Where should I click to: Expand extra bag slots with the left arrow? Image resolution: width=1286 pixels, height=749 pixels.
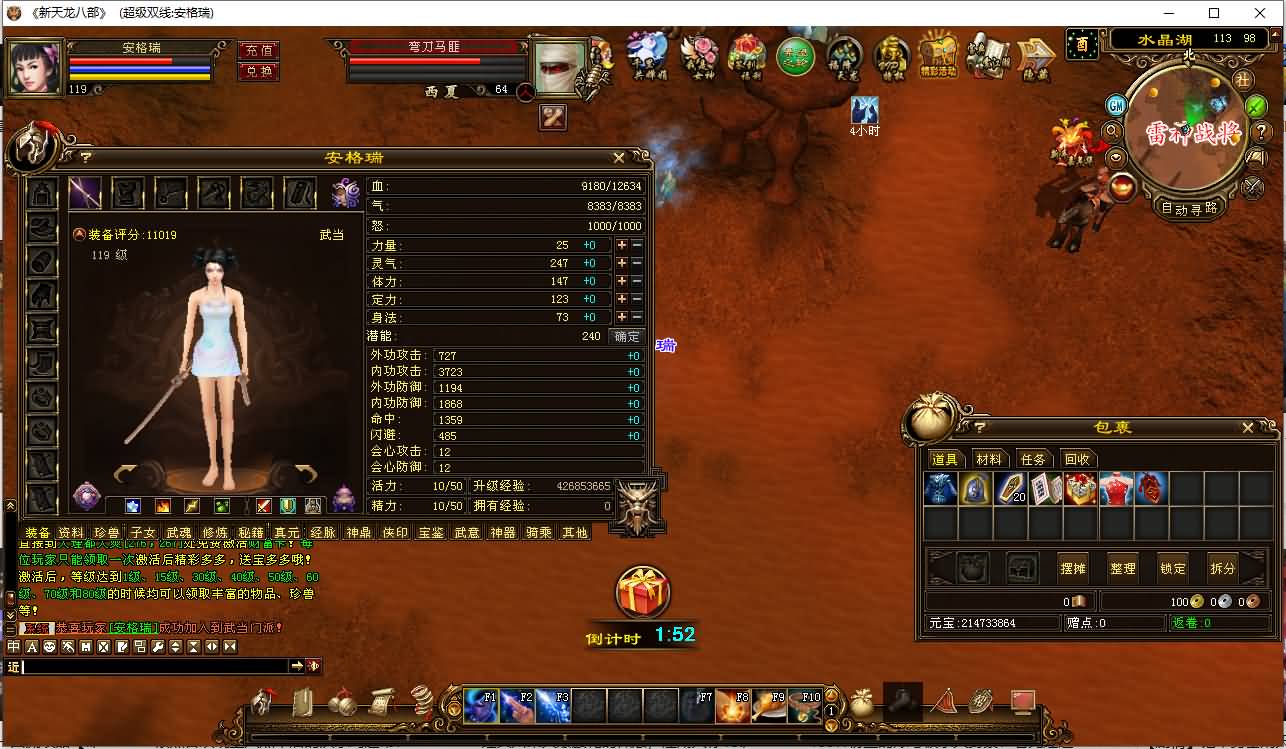click(x=938, y=568)
